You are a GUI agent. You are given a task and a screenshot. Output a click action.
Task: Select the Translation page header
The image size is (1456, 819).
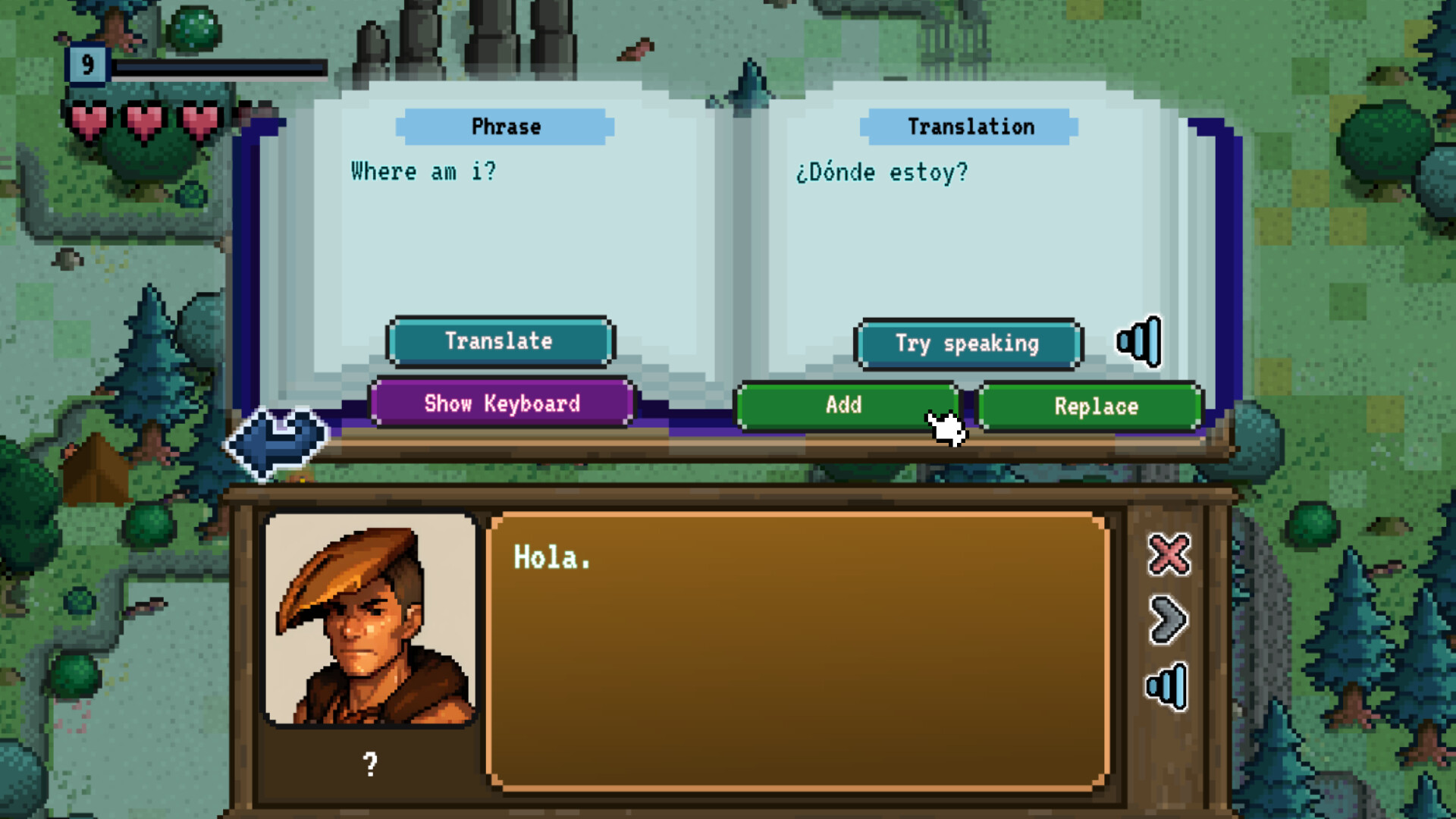[971, 126]
